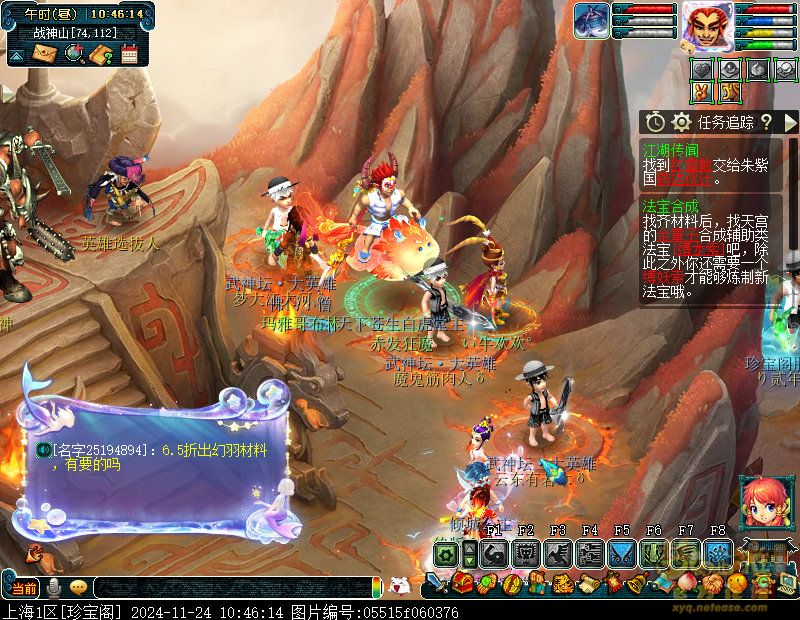
Task: Click the player character portrait
Action: click(708, 24)
